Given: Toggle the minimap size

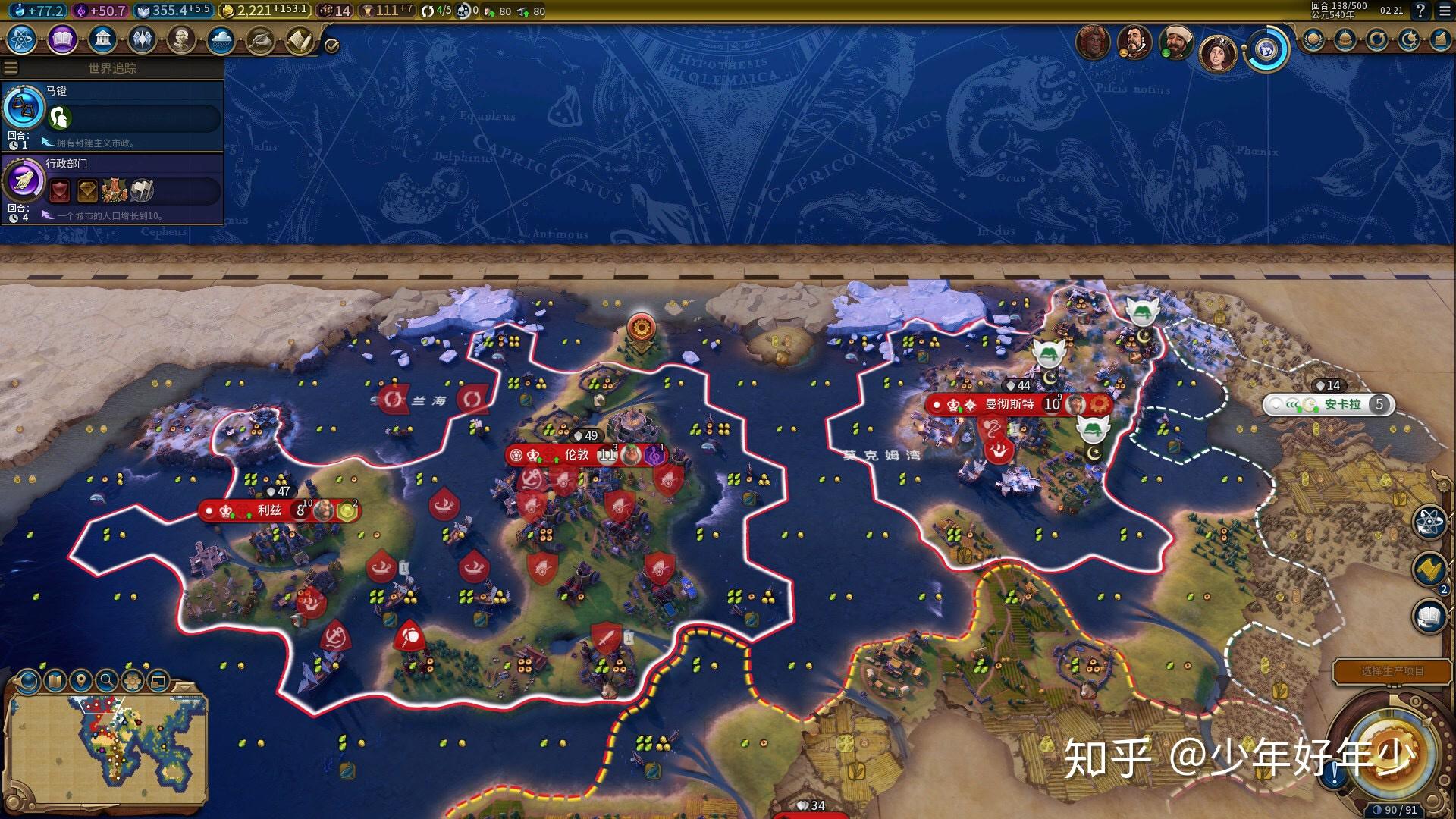Looking at the screenshot, I should (157, 679).
